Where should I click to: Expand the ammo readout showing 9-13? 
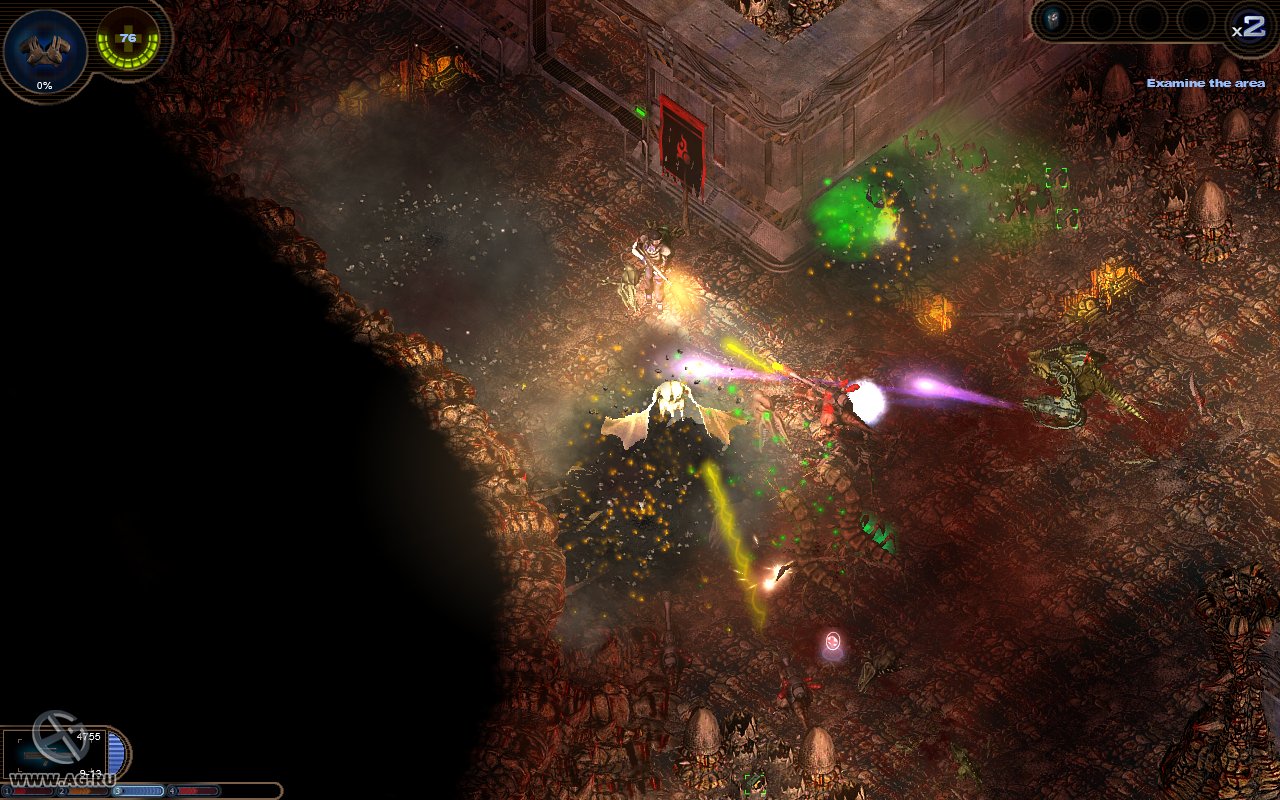[92, 772]
